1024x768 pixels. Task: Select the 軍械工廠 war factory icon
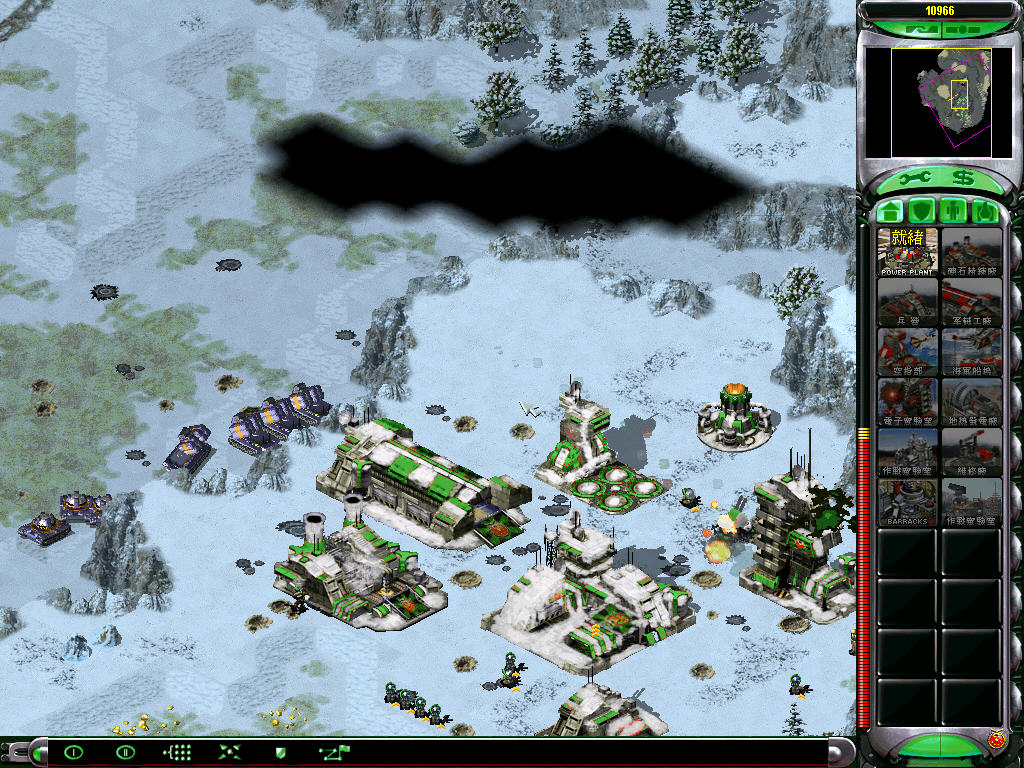click(971, 302)
